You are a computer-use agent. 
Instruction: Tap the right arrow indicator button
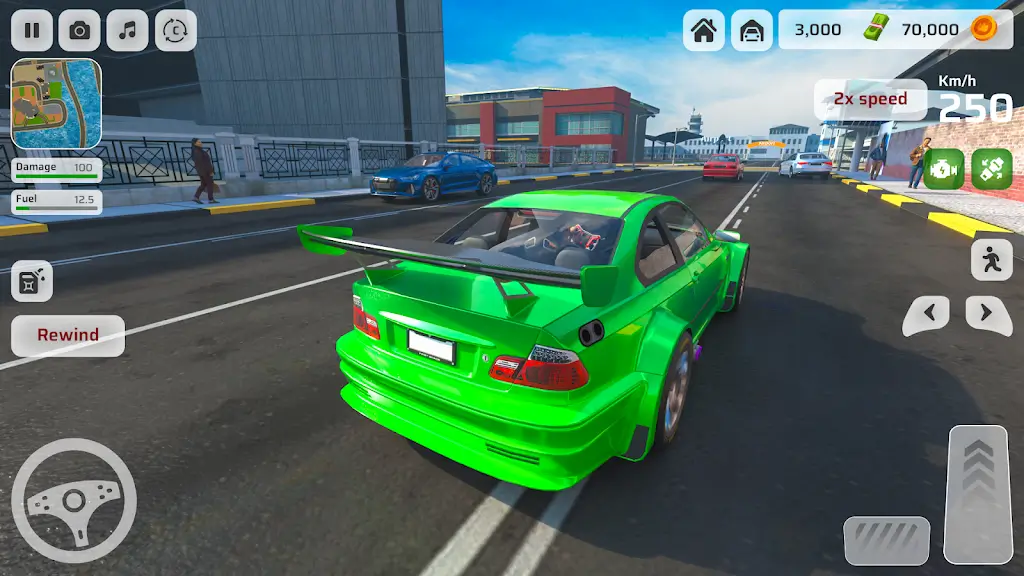click(x=988, y=315)
